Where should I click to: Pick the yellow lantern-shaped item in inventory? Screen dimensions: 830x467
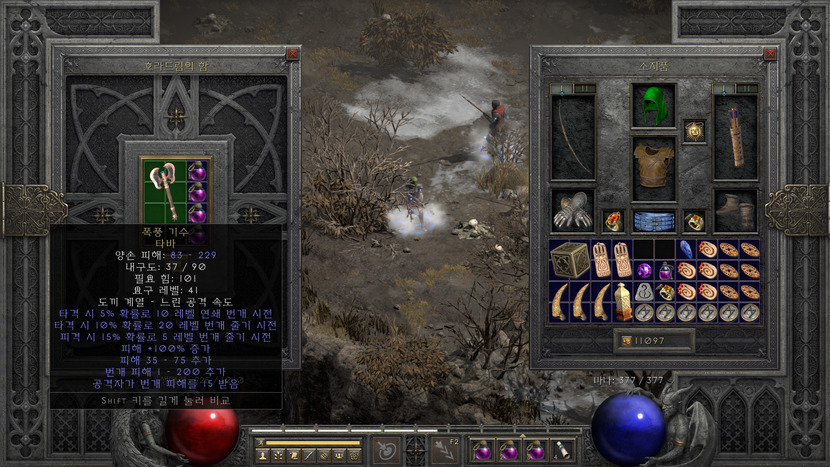click(x=624, y=301)
